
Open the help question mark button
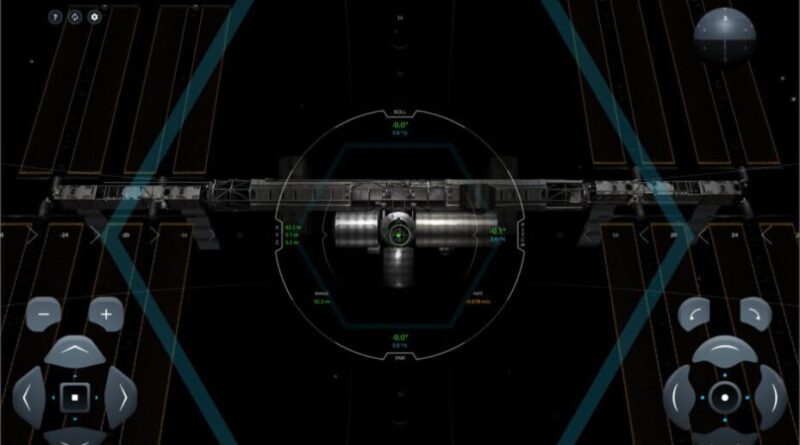(55, 17)
